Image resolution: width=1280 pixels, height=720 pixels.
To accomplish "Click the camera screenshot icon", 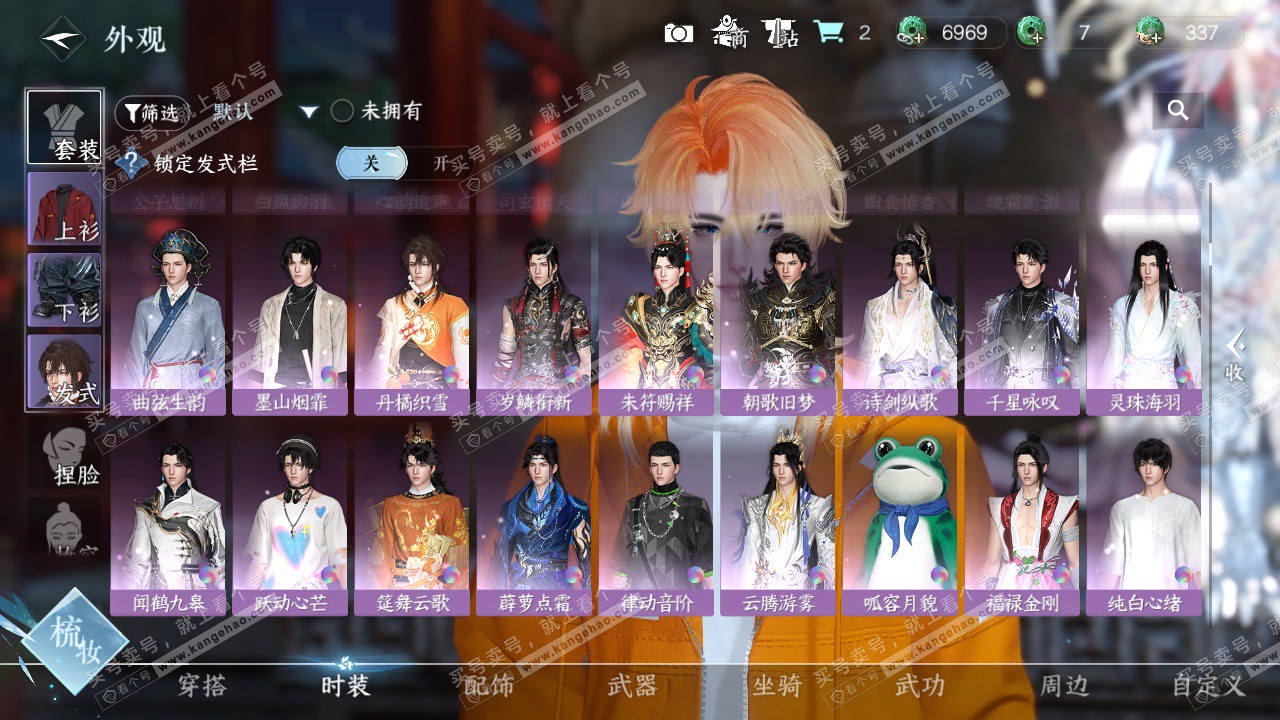I will 679,33.
